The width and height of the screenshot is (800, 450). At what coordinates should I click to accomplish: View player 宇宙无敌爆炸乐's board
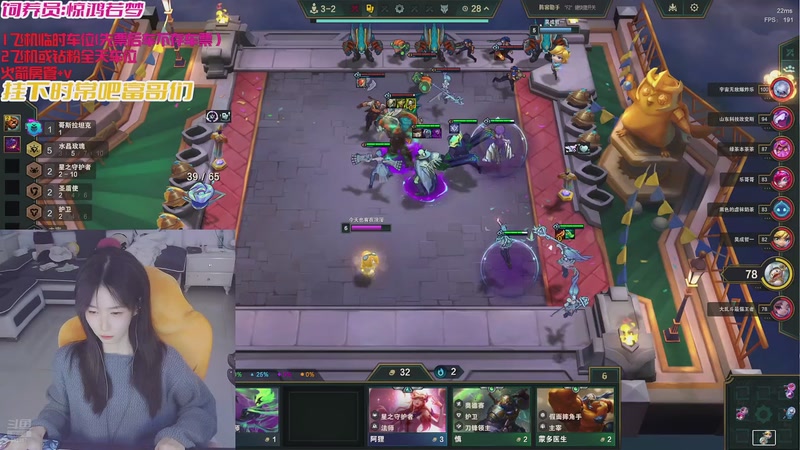point(782,88)
